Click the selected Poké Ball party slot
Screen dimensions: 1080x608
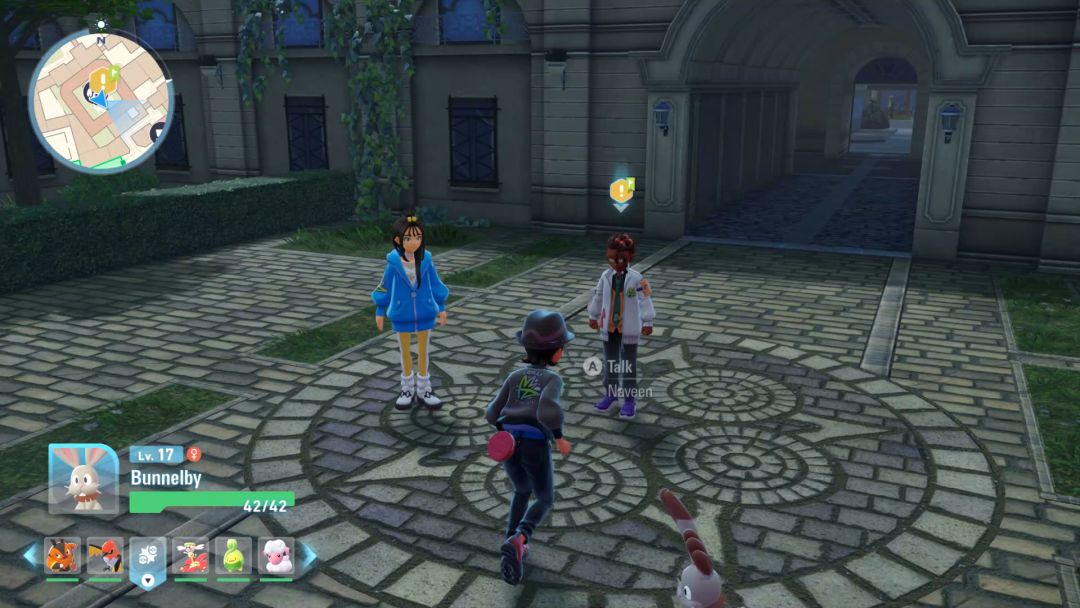click(x=148, y=557)
